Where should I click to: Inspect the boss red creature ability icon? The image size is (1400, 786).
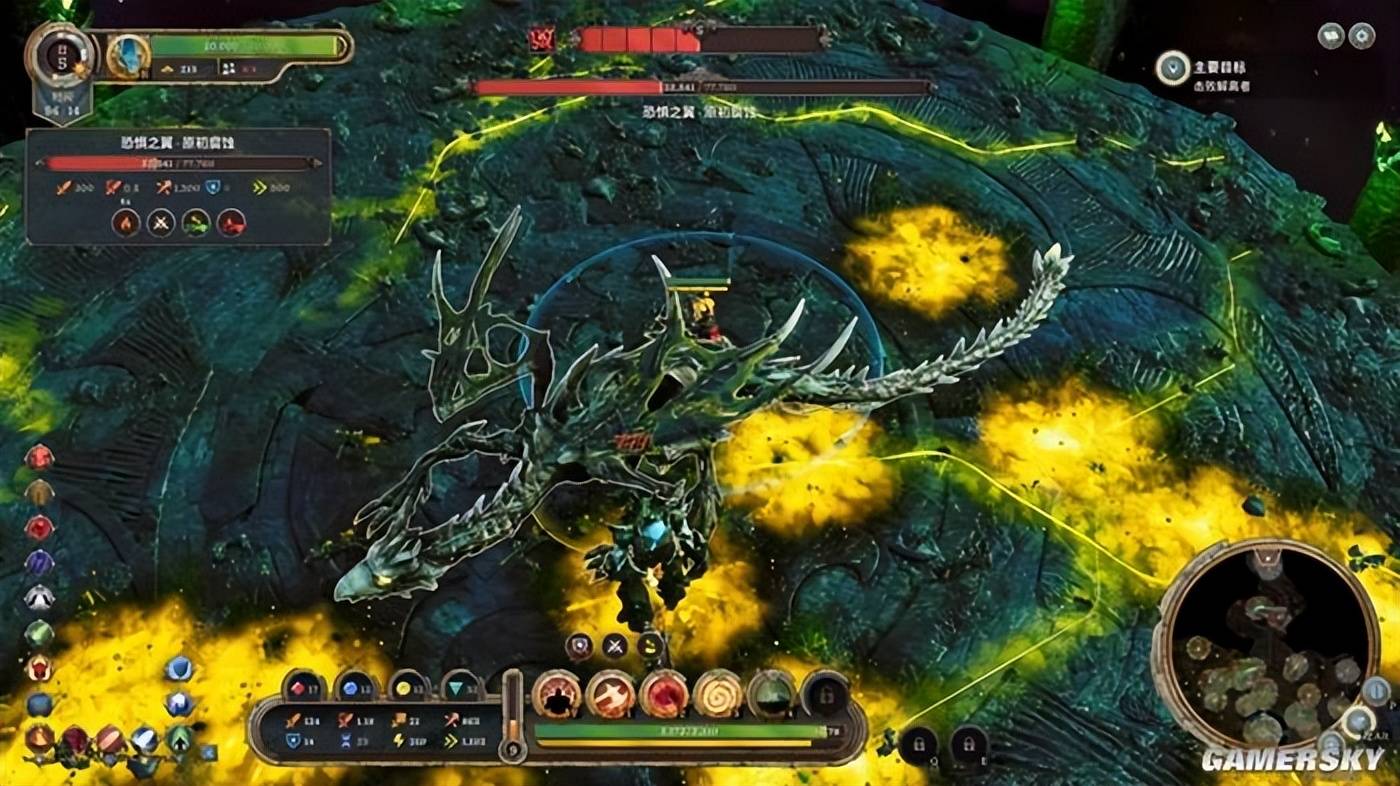pyautogui.click(x=231, y=222)
